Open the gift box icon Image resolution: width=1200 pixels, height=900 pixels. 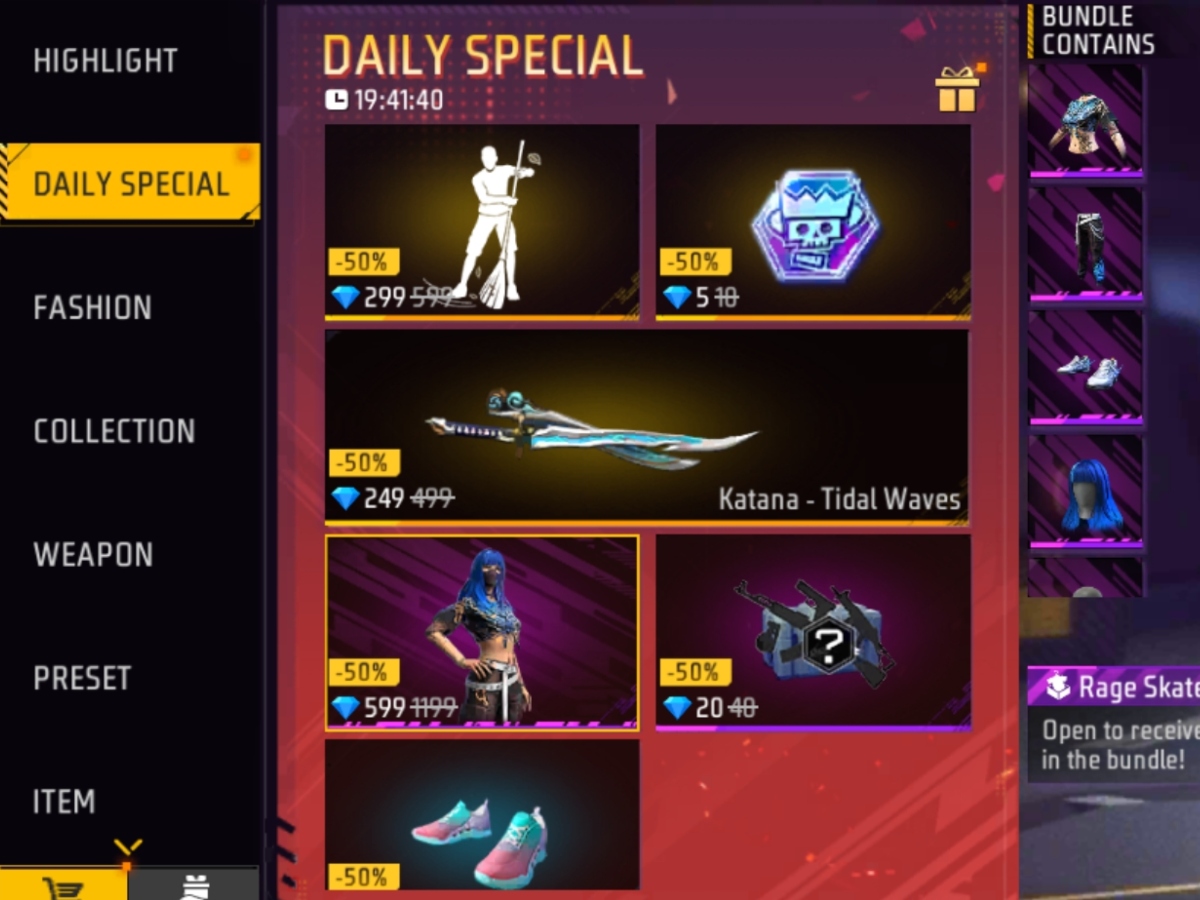point(957,90)
